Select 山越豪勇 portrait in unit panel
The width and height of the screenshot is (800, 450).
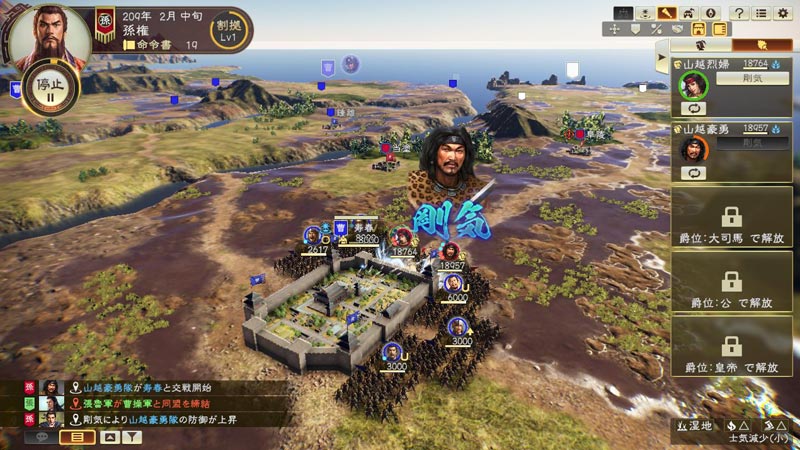[693, 148]
